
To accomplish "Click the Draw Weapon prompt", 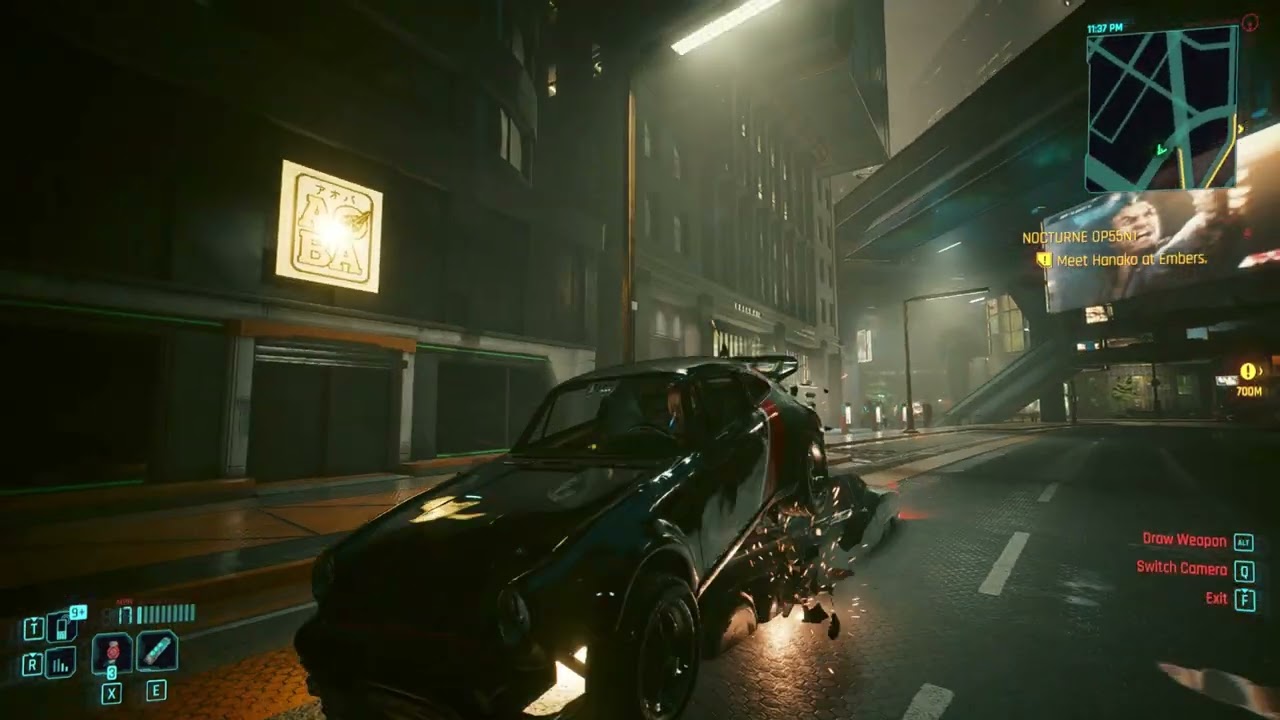I will pyautogui.click(x=1186, y=540).
